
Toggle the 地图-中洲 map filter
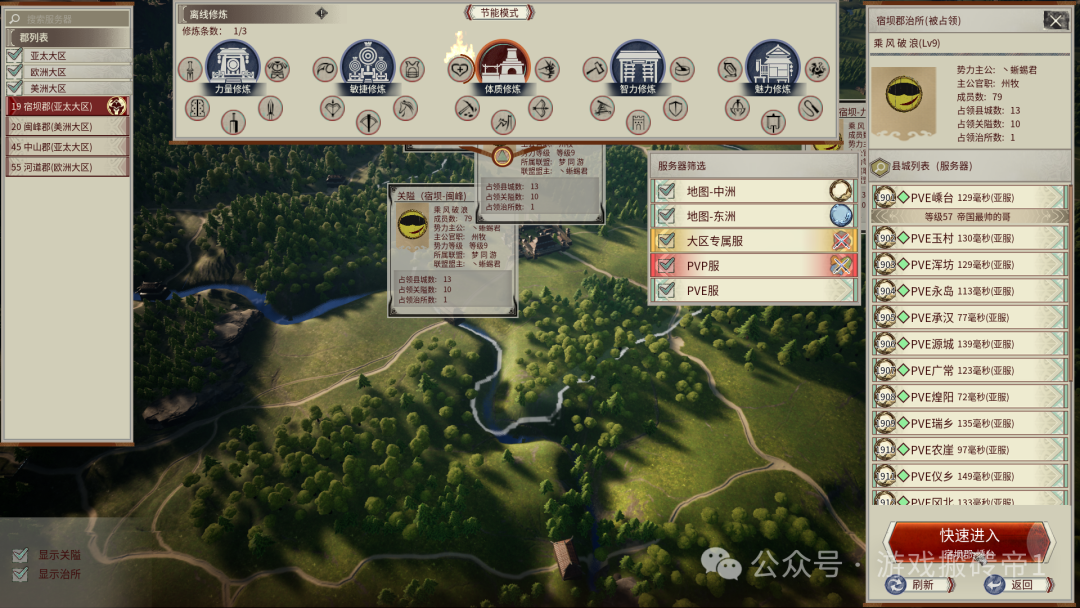[x=666, y=190]
